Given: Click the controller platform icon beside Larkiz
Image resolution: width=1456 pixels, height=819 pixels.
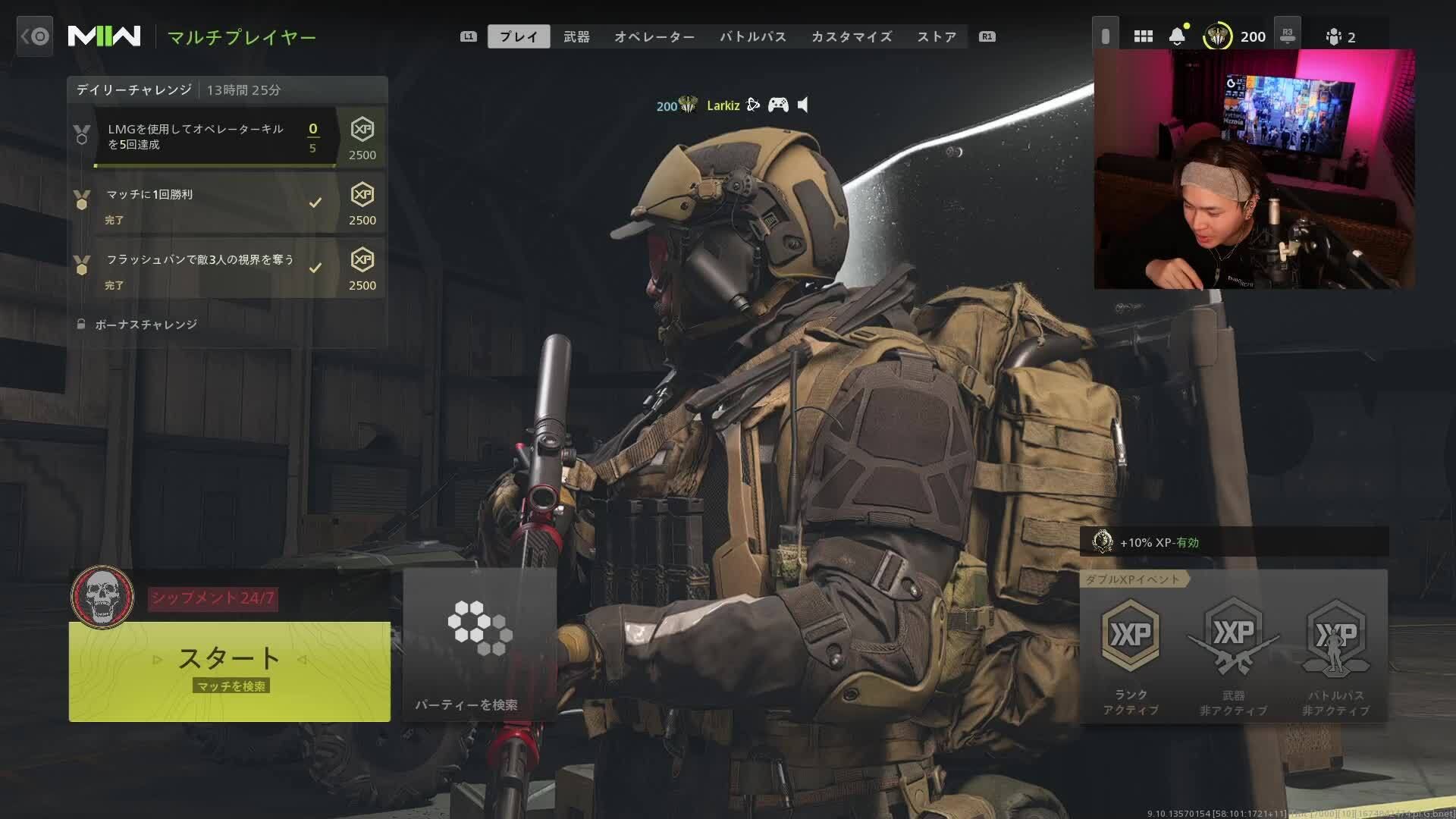Looking at the screenshot, I should [779, 105].
